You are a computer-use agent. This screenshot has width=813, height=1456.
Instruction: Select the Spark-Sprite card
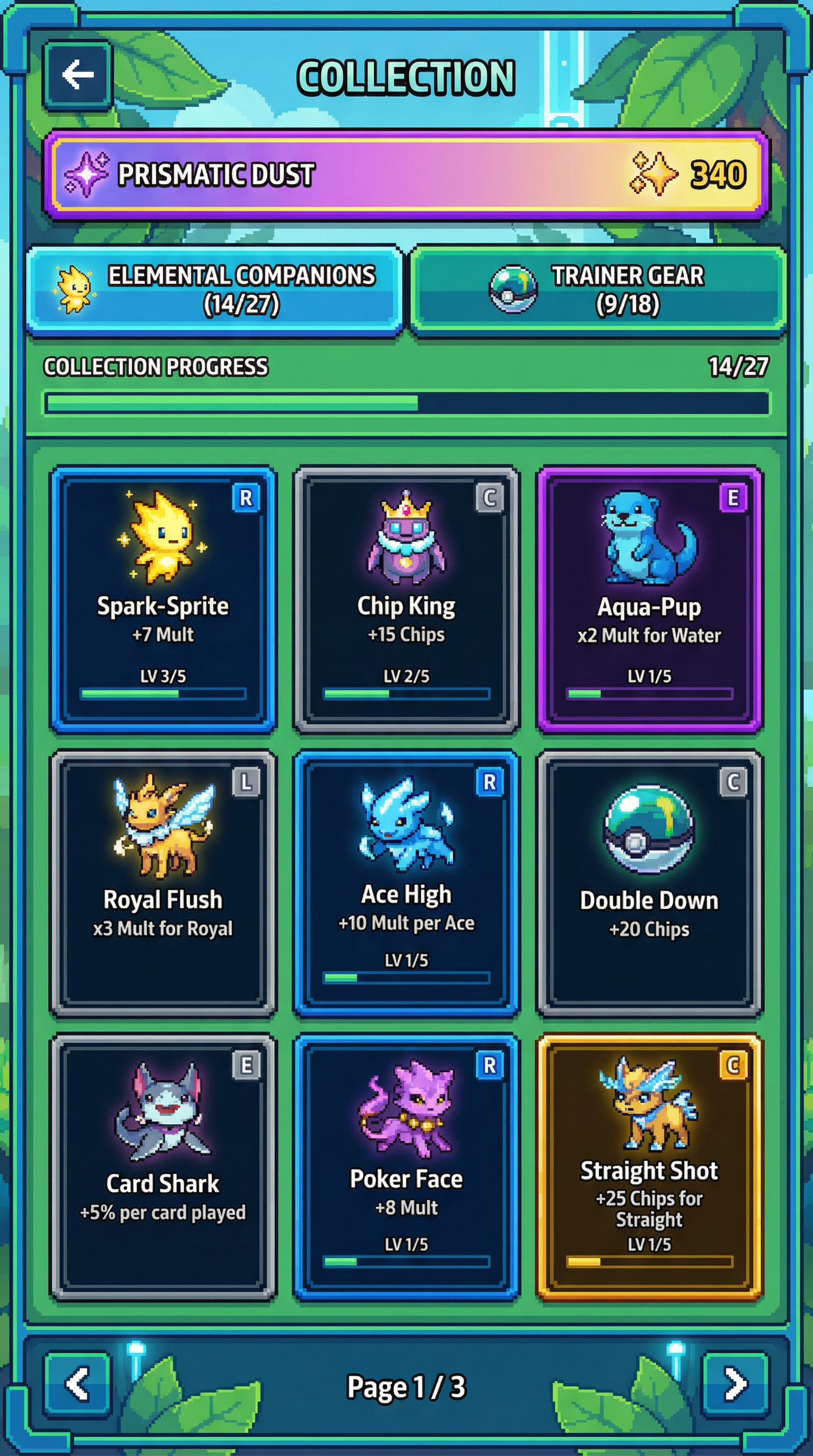[x=164, y=599]
